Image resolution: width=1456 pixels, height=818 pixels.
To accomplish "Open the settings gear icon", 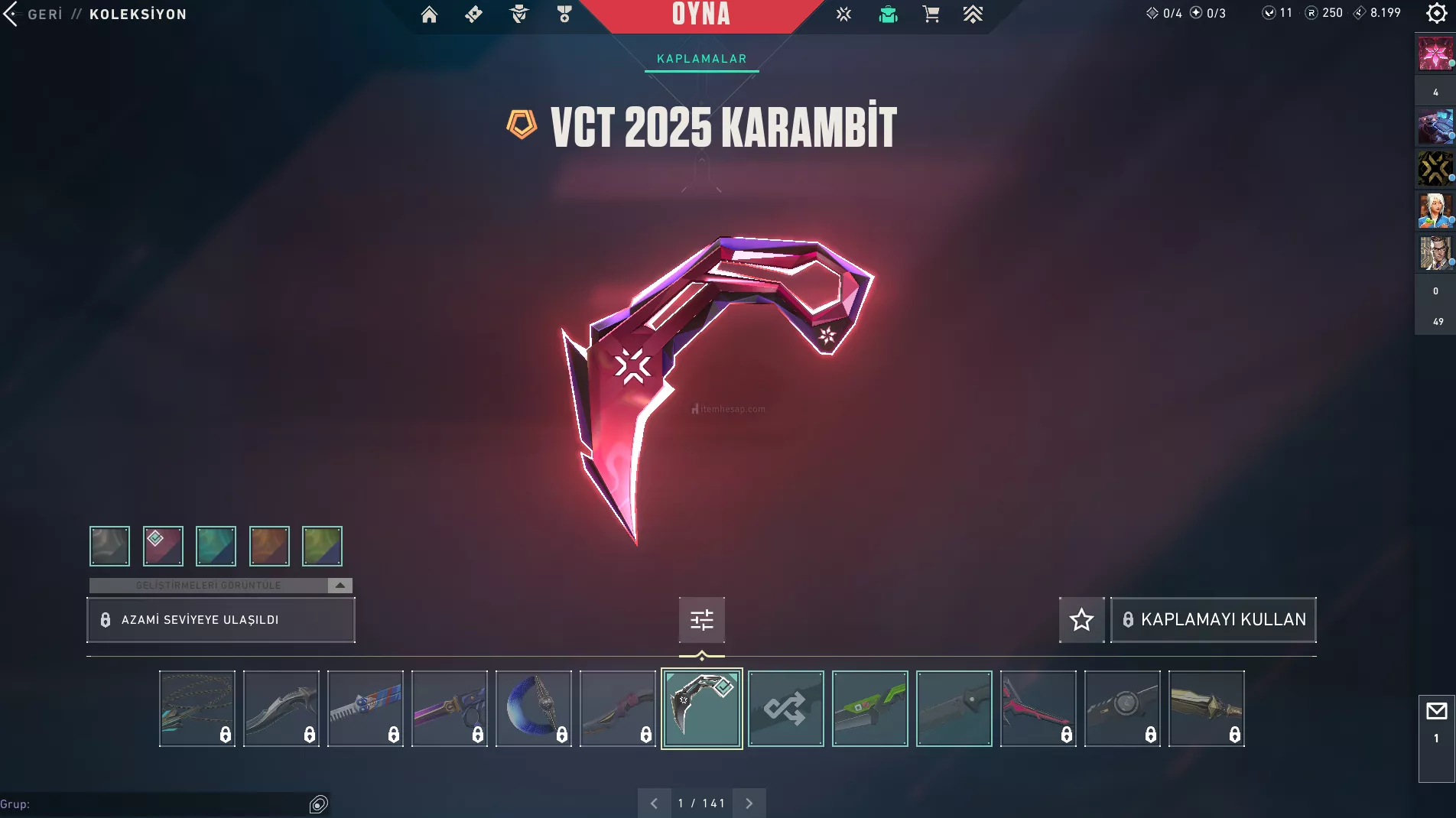I will (1436, 13).
